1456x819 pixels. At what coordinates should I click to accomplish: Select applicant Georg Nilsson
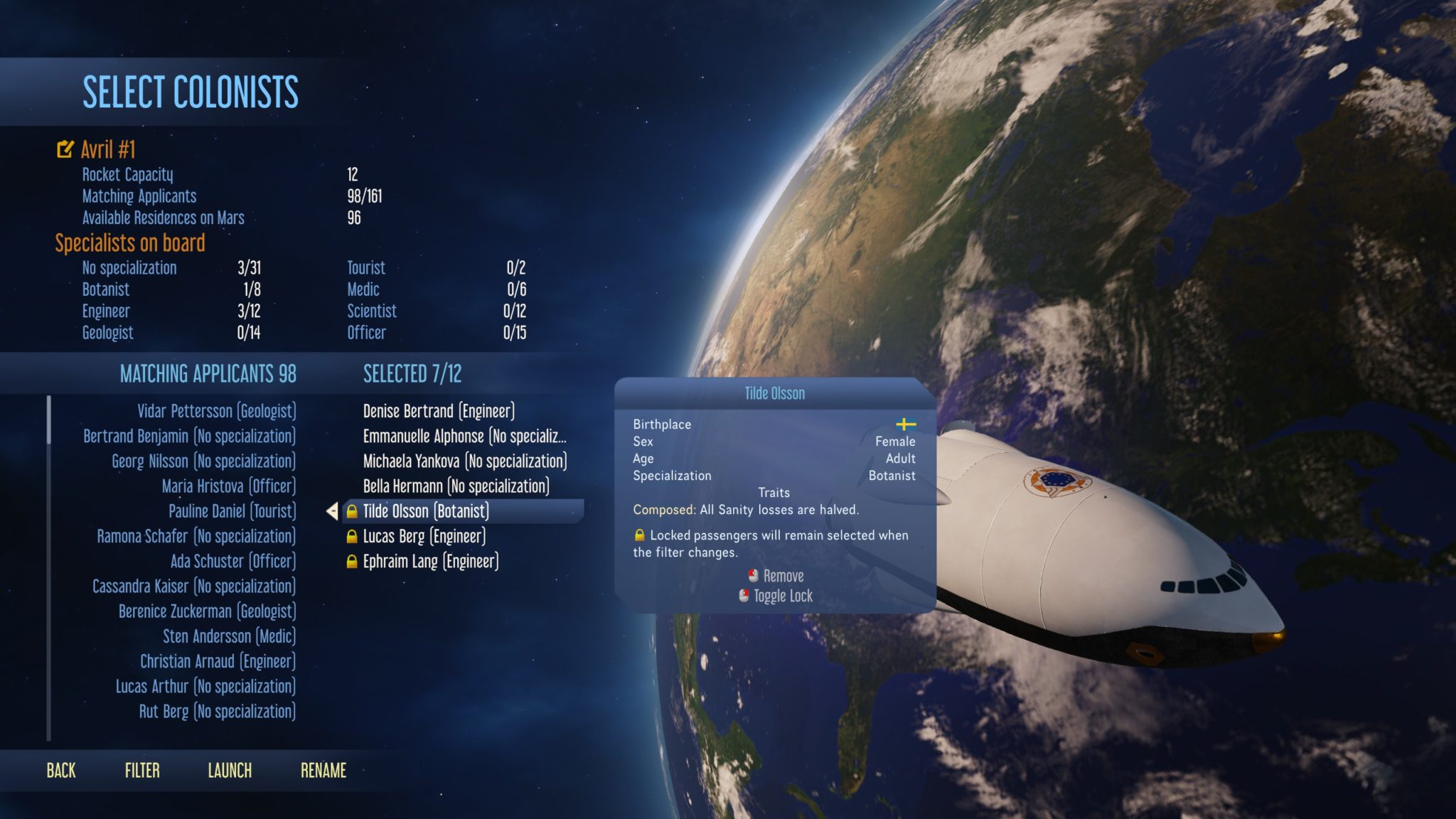[x=203, y=461]
